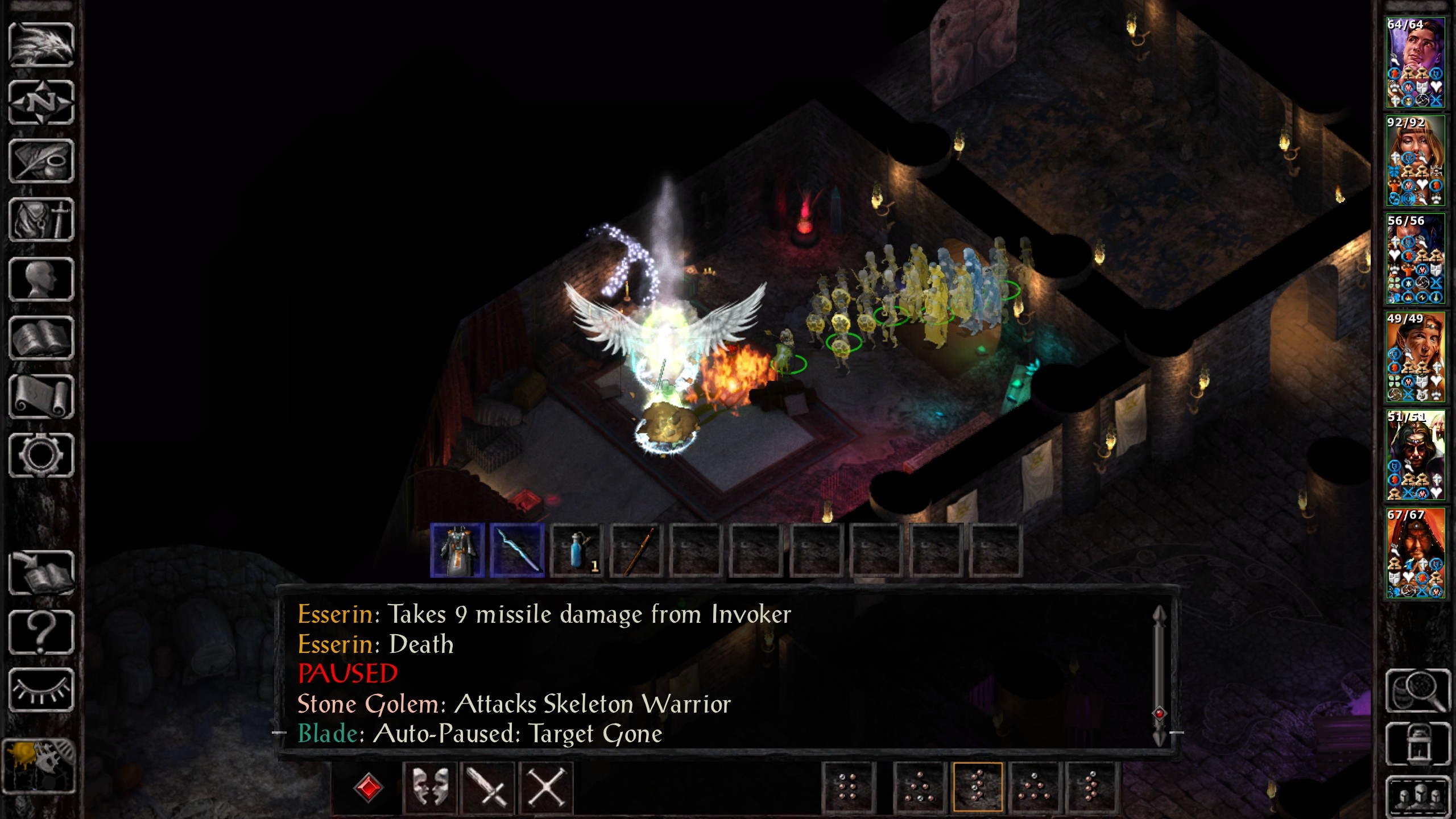
Task: Open the journal quill icon
Action: click(x=42, y=162)
